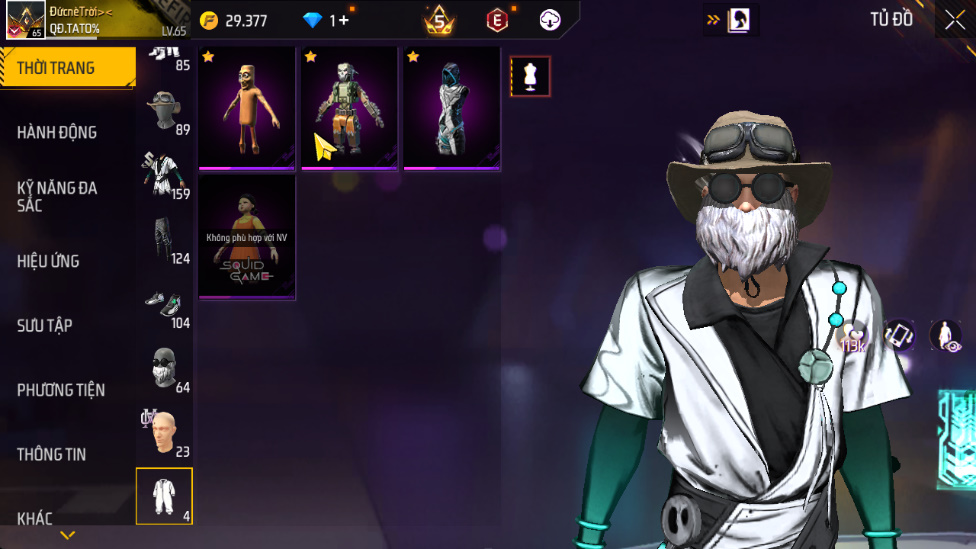The width and height of the screenshot is (976, 549).
Task: Select the Hiệu Ứng tab
Action: pyautogui.click(x=48, y=261)
